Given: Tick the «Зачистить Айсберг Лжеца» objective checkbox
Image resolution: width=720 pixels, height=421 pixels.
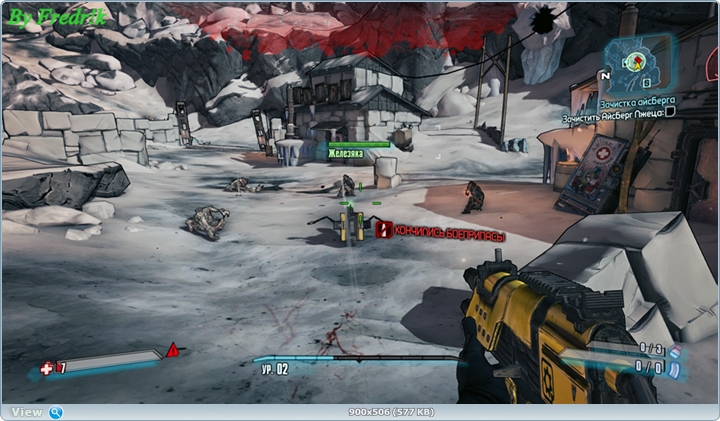Looking at the screenshot, I should (670, 111).
